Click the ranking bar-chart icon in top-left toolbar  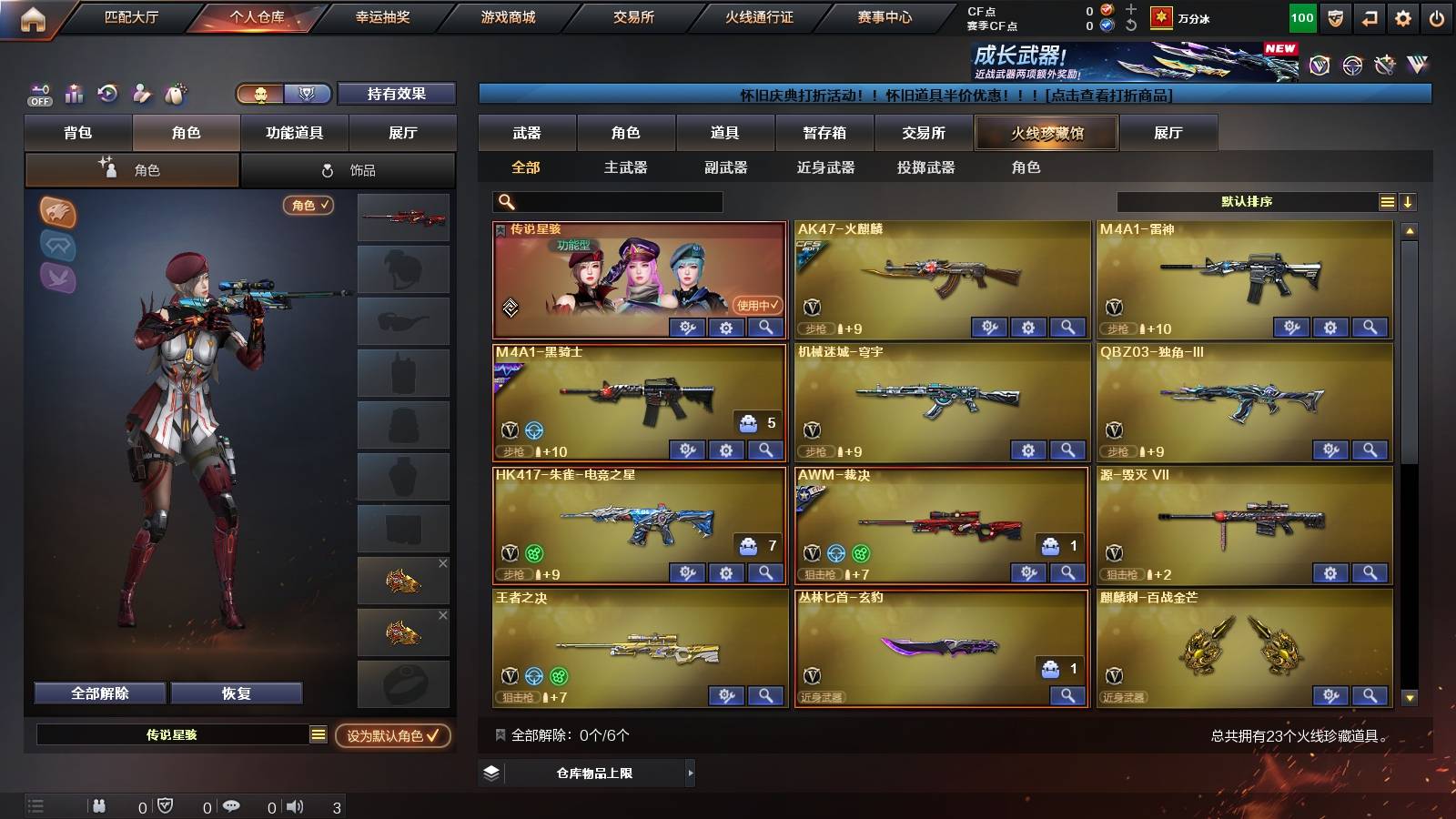(x=73, y=94)
